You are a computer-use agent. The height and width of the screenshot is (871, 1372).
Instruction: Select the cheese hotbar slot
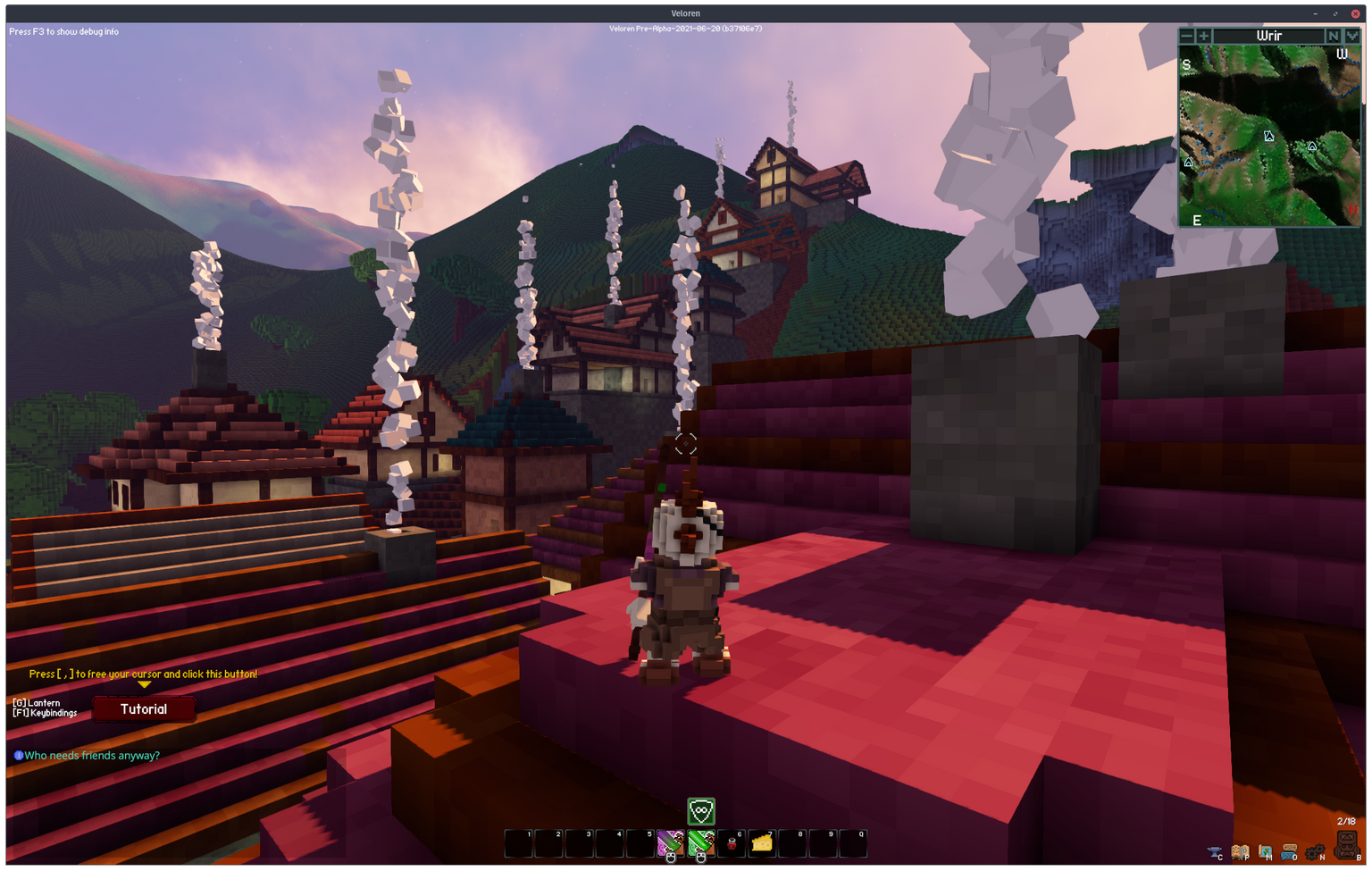click(x=762, y=843)
